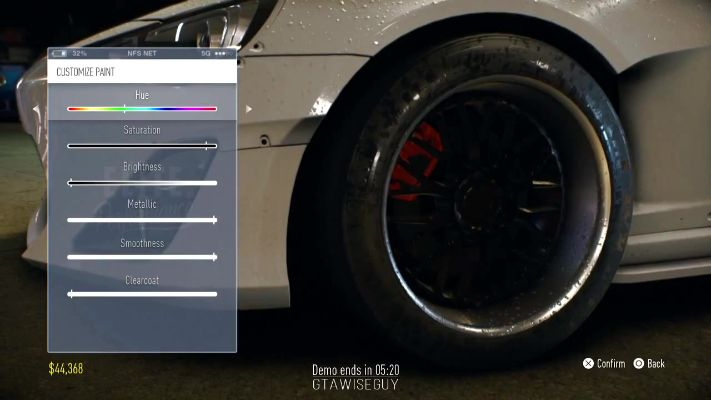Screen dimensions: 711x400
Task: Click the right arrow beside Hue
Action: (248, 108)
